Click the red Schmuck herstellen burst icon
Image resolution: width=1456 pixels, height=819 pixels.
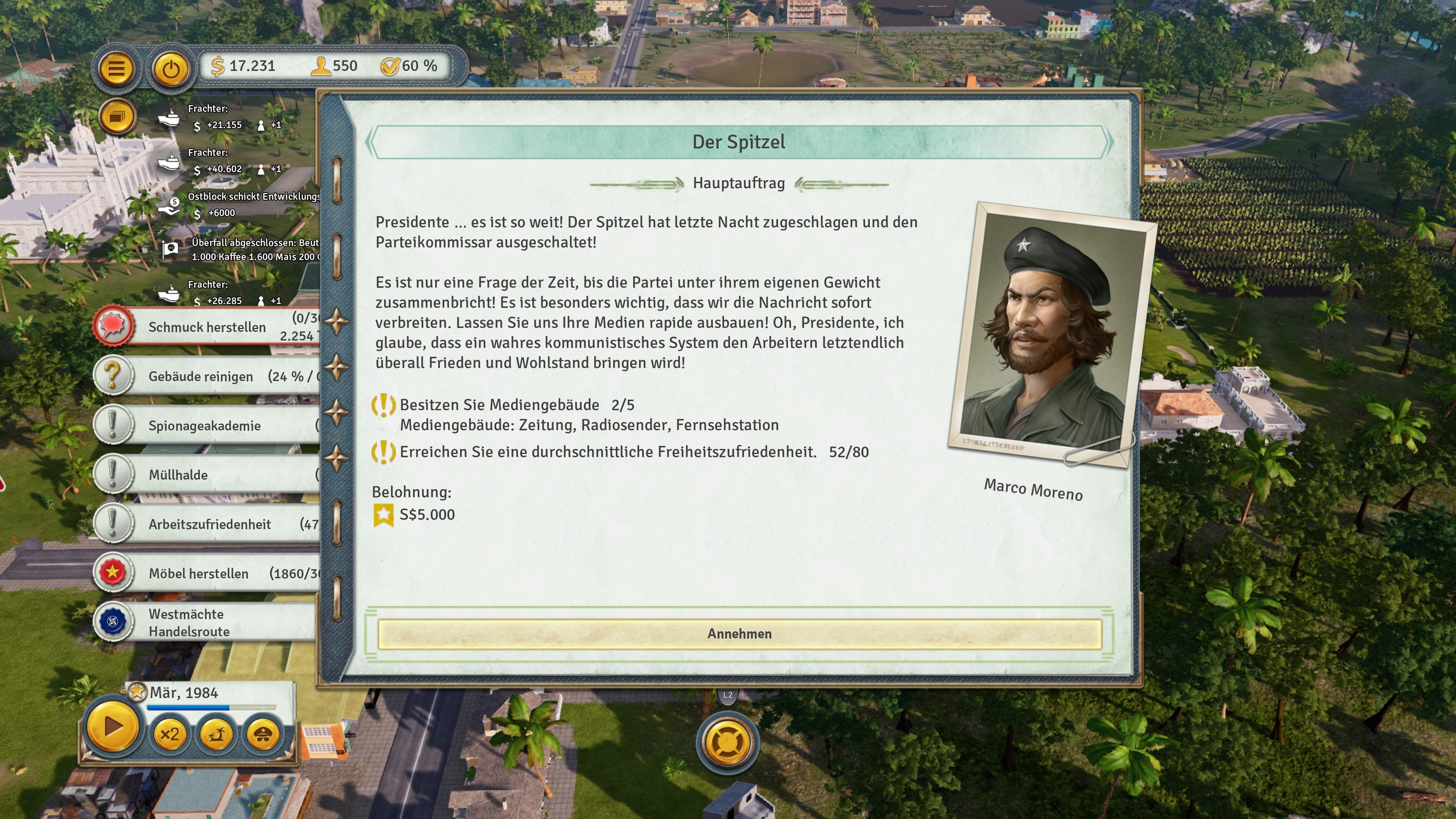[x=114, y=327]
